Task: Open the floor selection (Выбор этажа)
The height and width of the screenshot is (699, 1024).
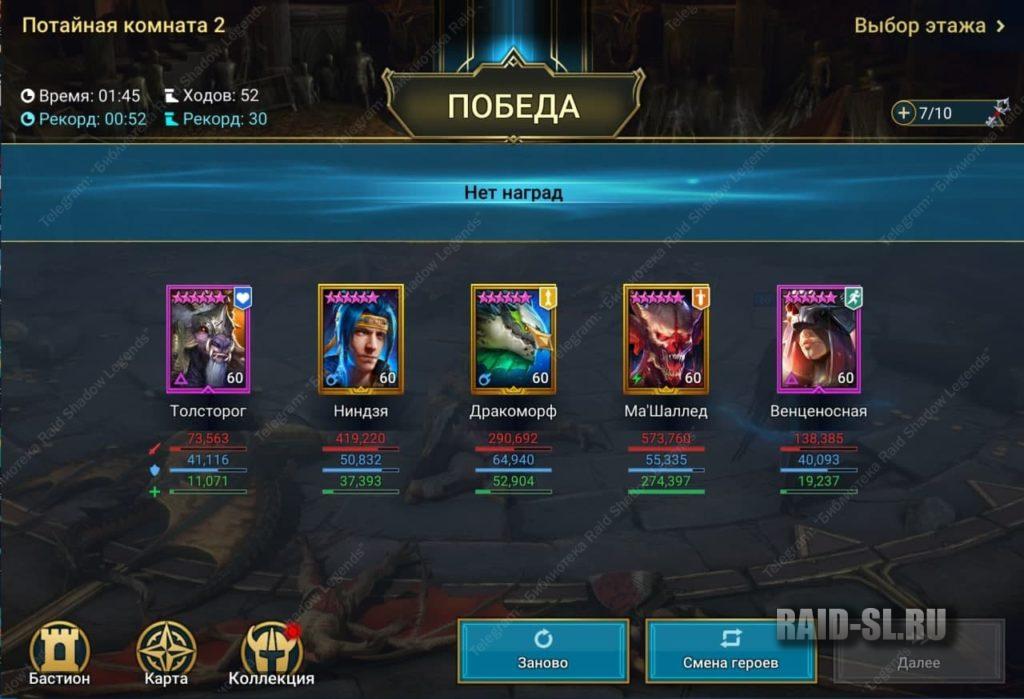Action: click(x=929, y=26)
